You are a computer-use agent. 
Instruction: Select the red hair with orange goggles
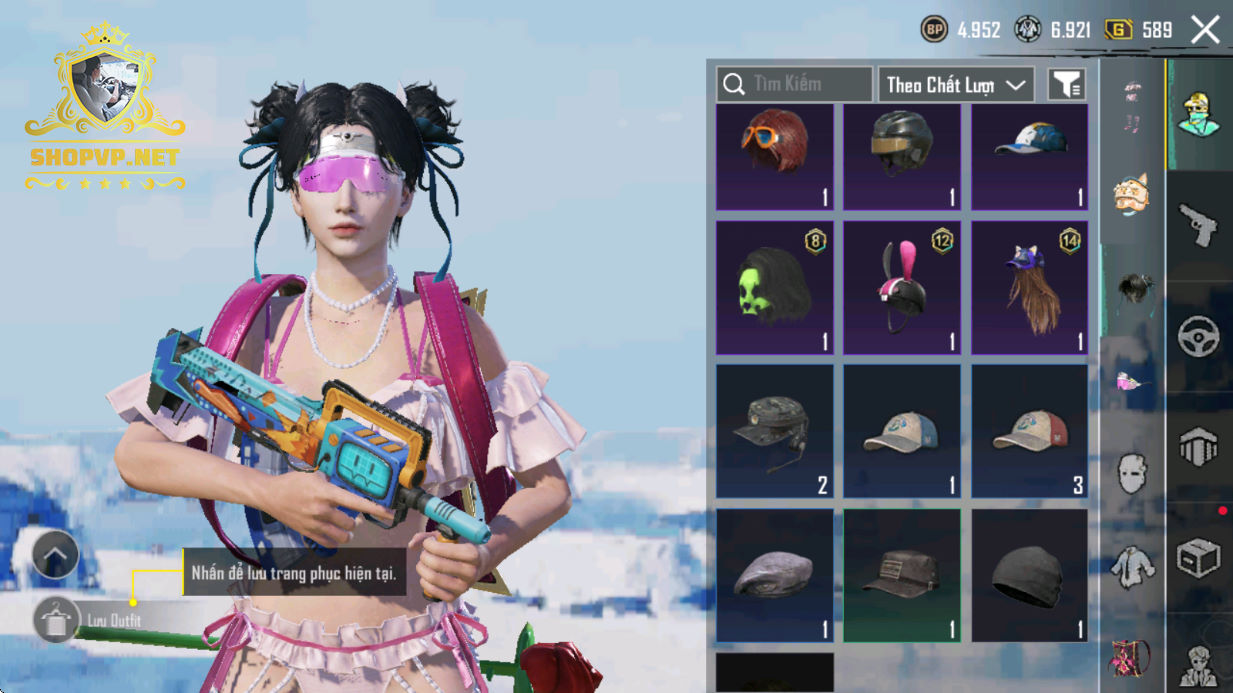pyautogui.click(x=775, y=157)
